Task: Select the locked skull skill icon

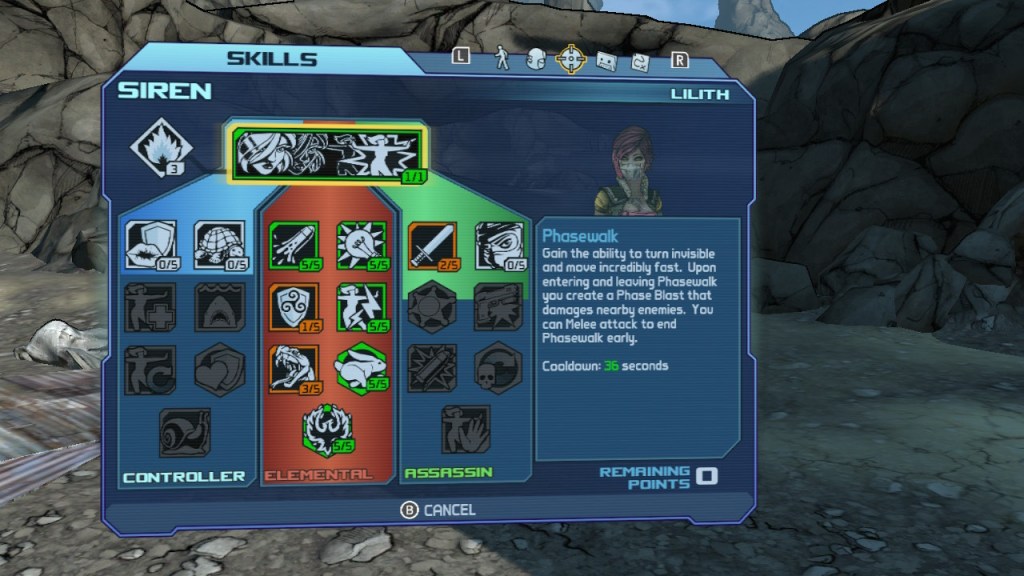Action: tap(498, 369)
